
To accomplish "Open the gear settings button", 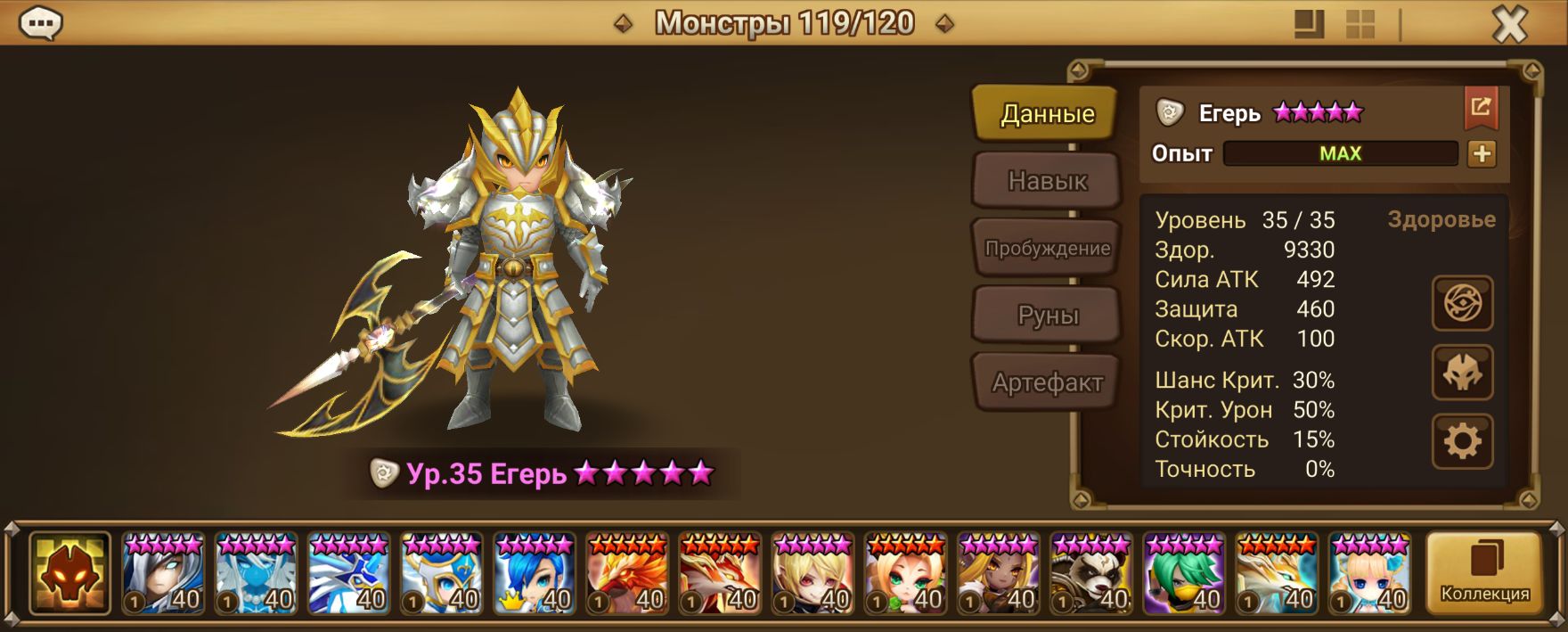I will 1462,441.
